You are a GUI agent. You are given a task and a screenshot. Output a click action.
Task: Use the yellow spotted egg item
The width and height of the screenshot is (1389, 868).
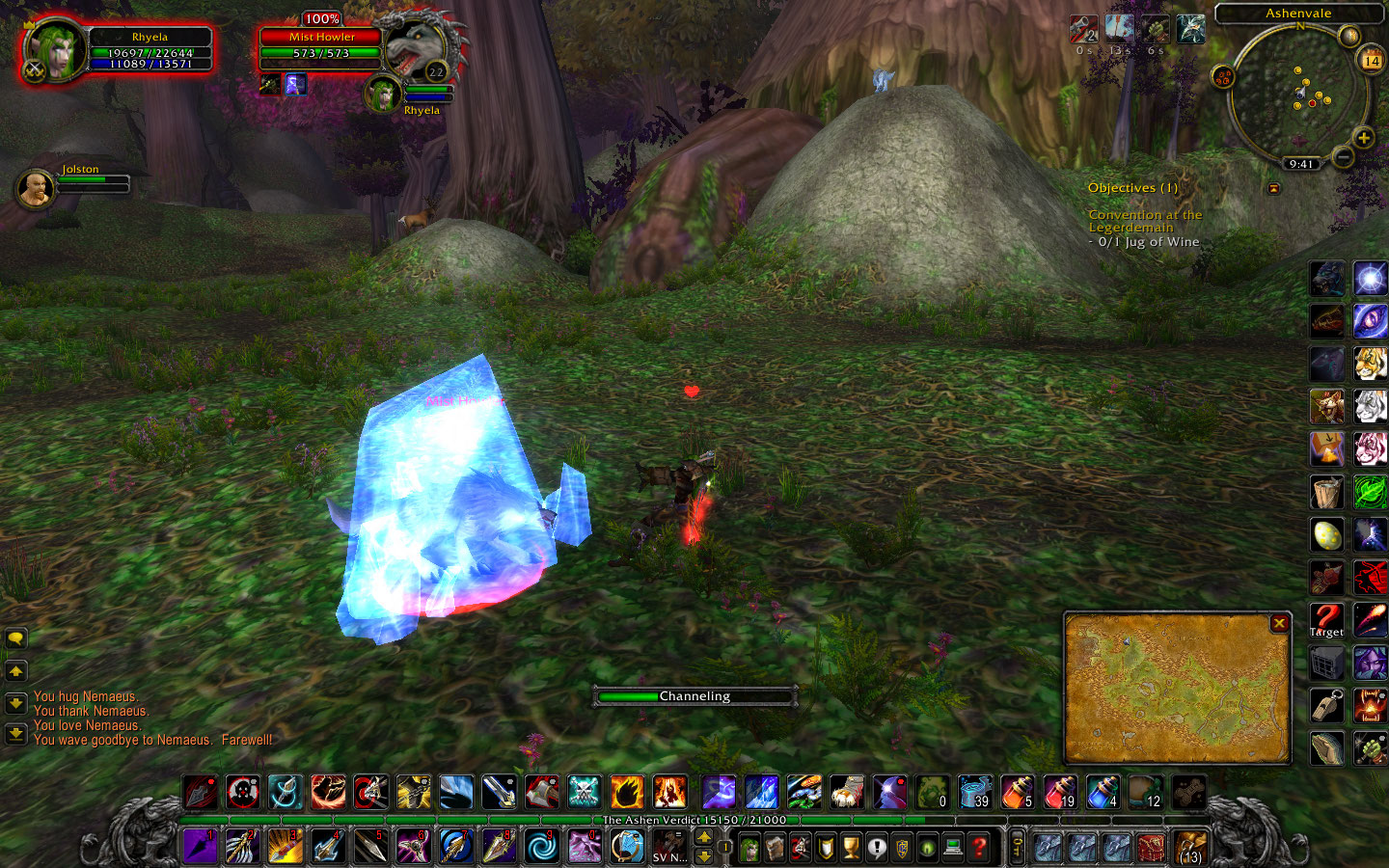click(x=1326, y=534)
